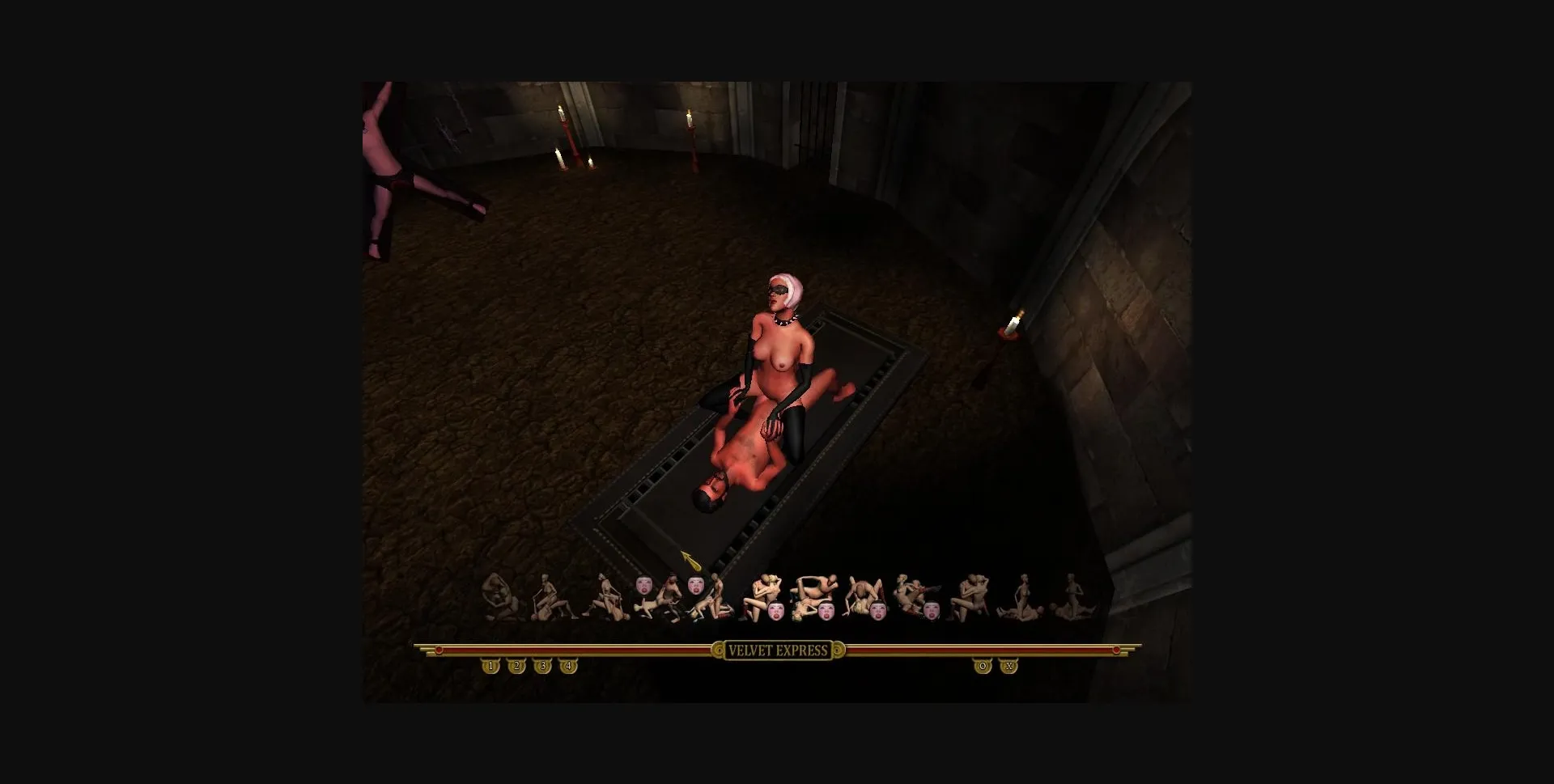Click the yellow arrow marker above the table
Screen dimensions: 1554x784
[x=689, y=557]
